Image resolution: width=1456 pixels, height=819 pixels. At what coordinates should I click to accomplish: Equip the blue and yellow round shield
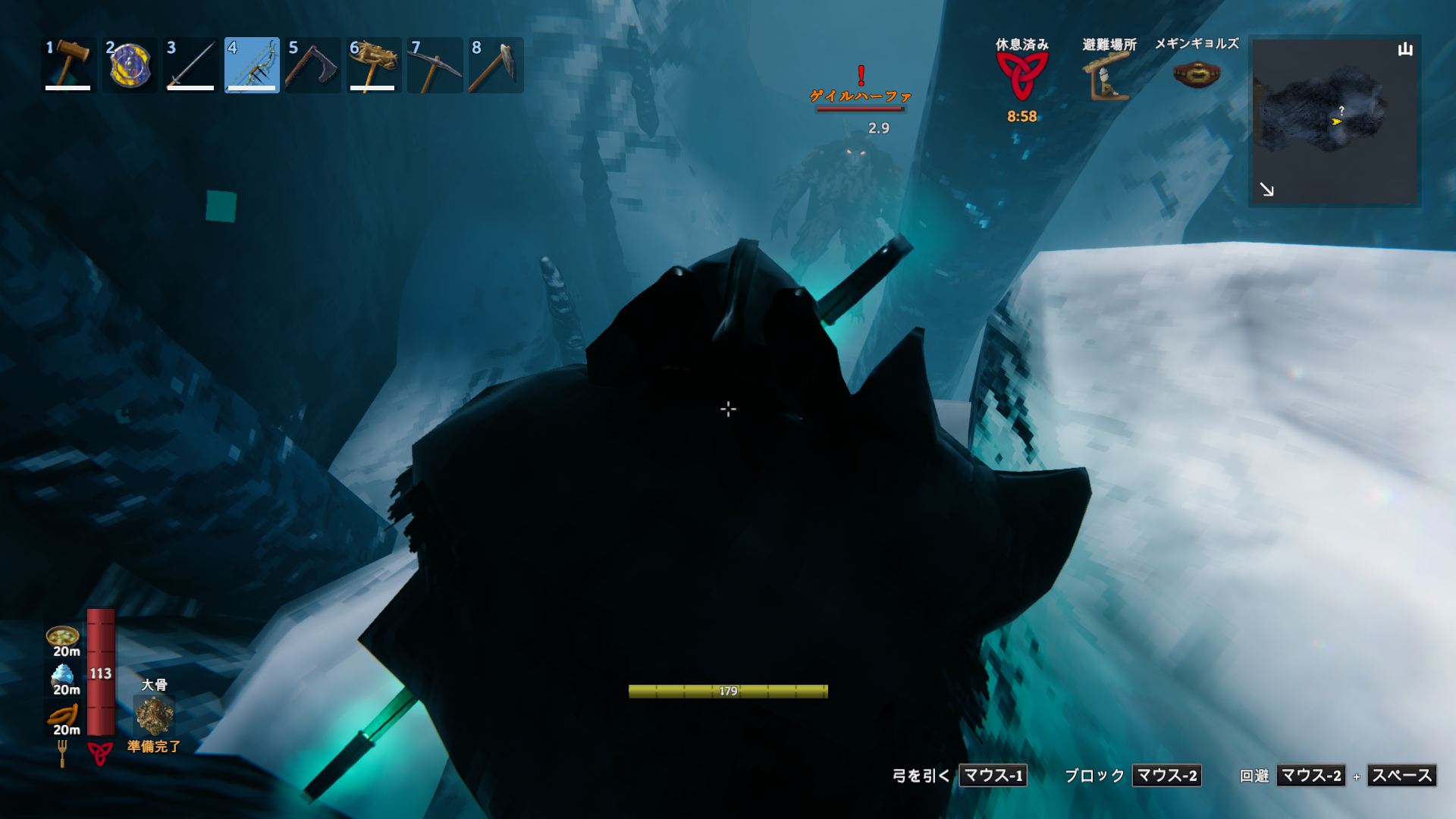(130, 65)
